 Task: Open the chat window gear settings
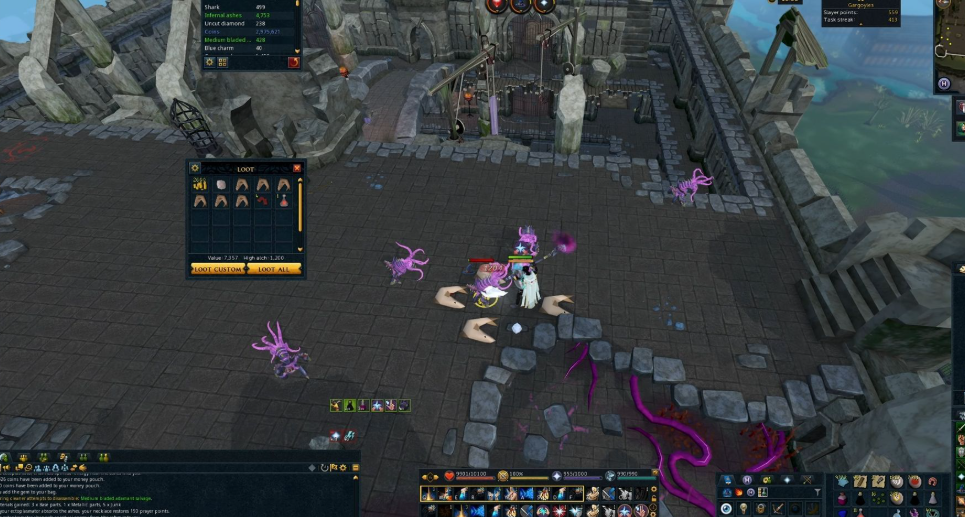point(343,467)
